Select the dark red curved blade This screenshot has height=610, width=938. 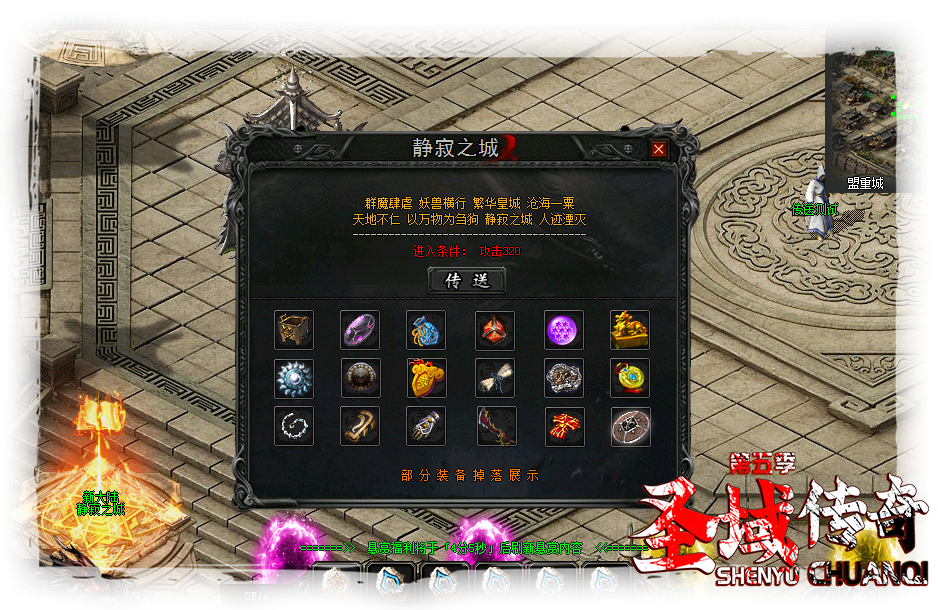[495, 426]
